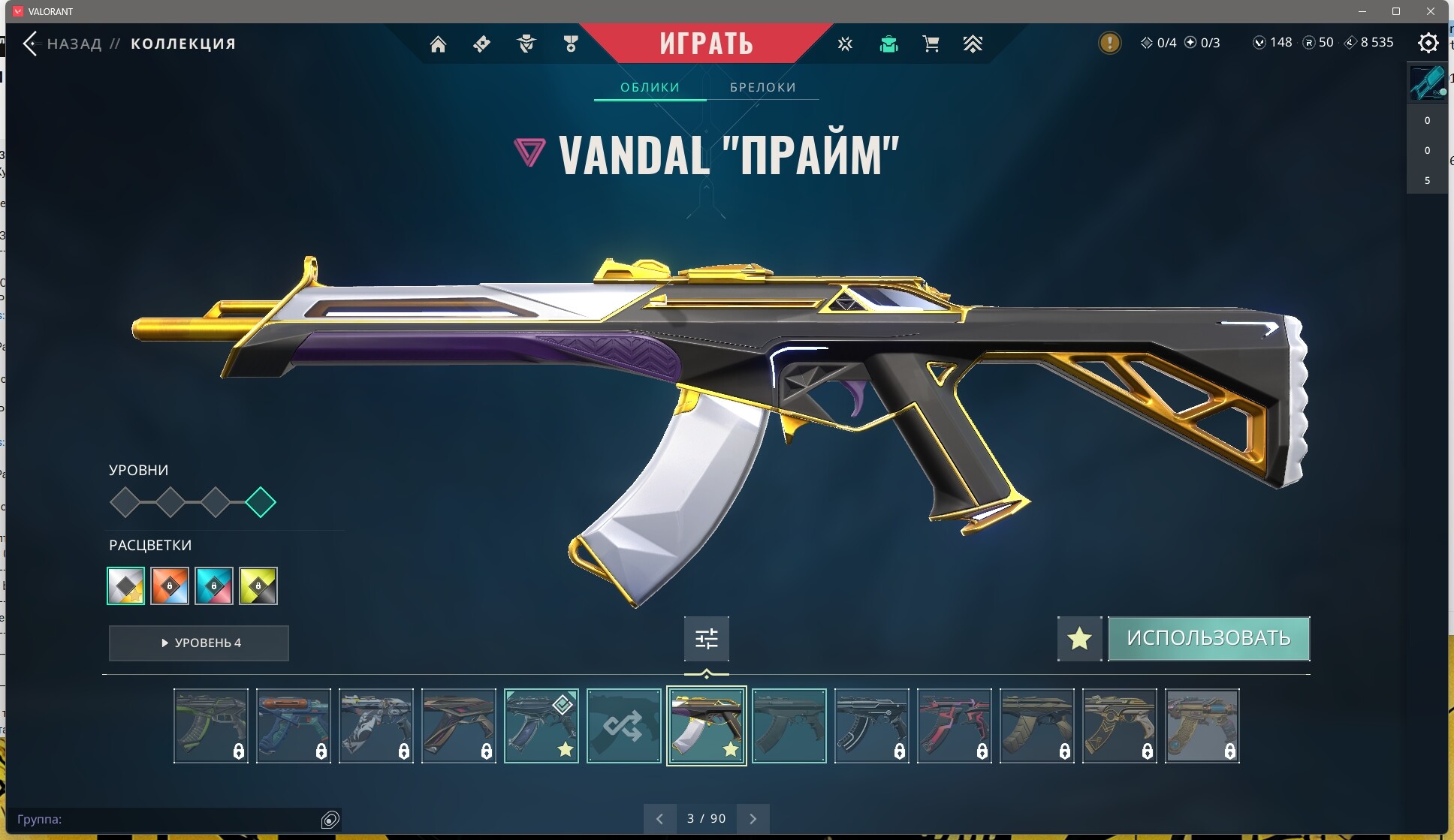Open the skin filter sliders button
Image resolution: width=1454 pixels, height=840 pixels.
[x=706, y=639]
